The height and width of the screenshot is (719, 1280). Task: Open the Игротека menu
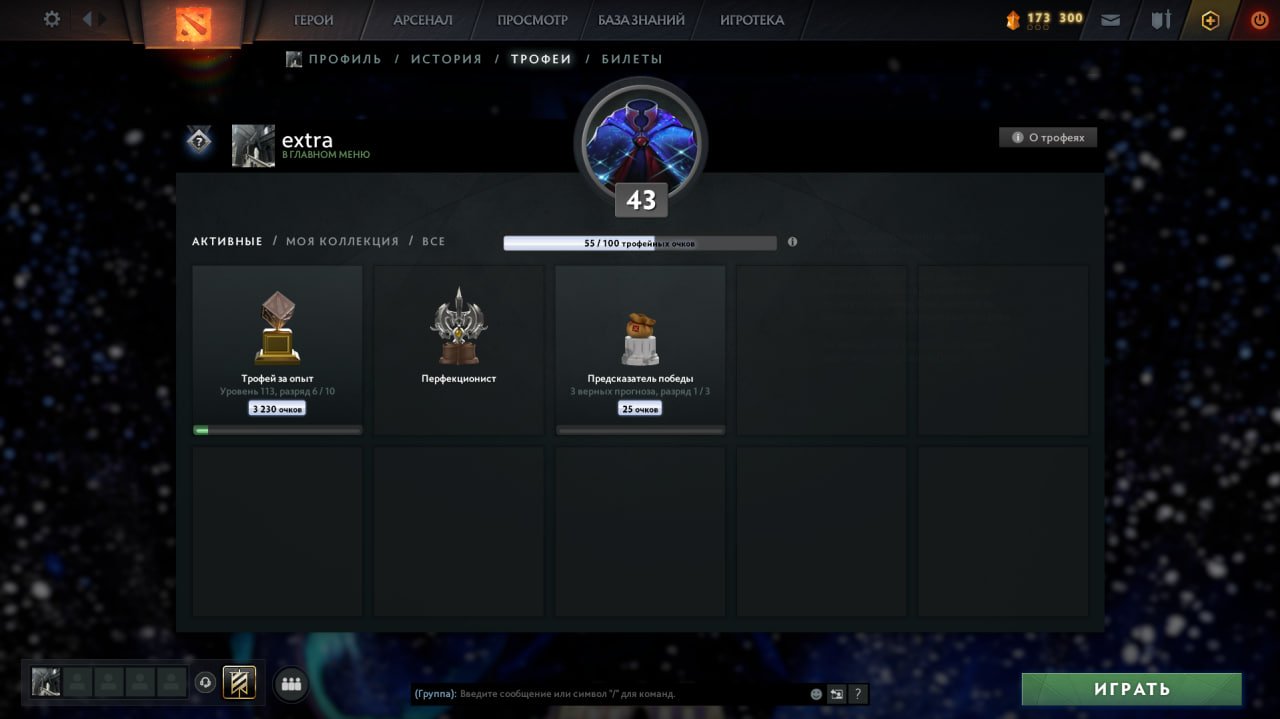click(x=752, y=20)
